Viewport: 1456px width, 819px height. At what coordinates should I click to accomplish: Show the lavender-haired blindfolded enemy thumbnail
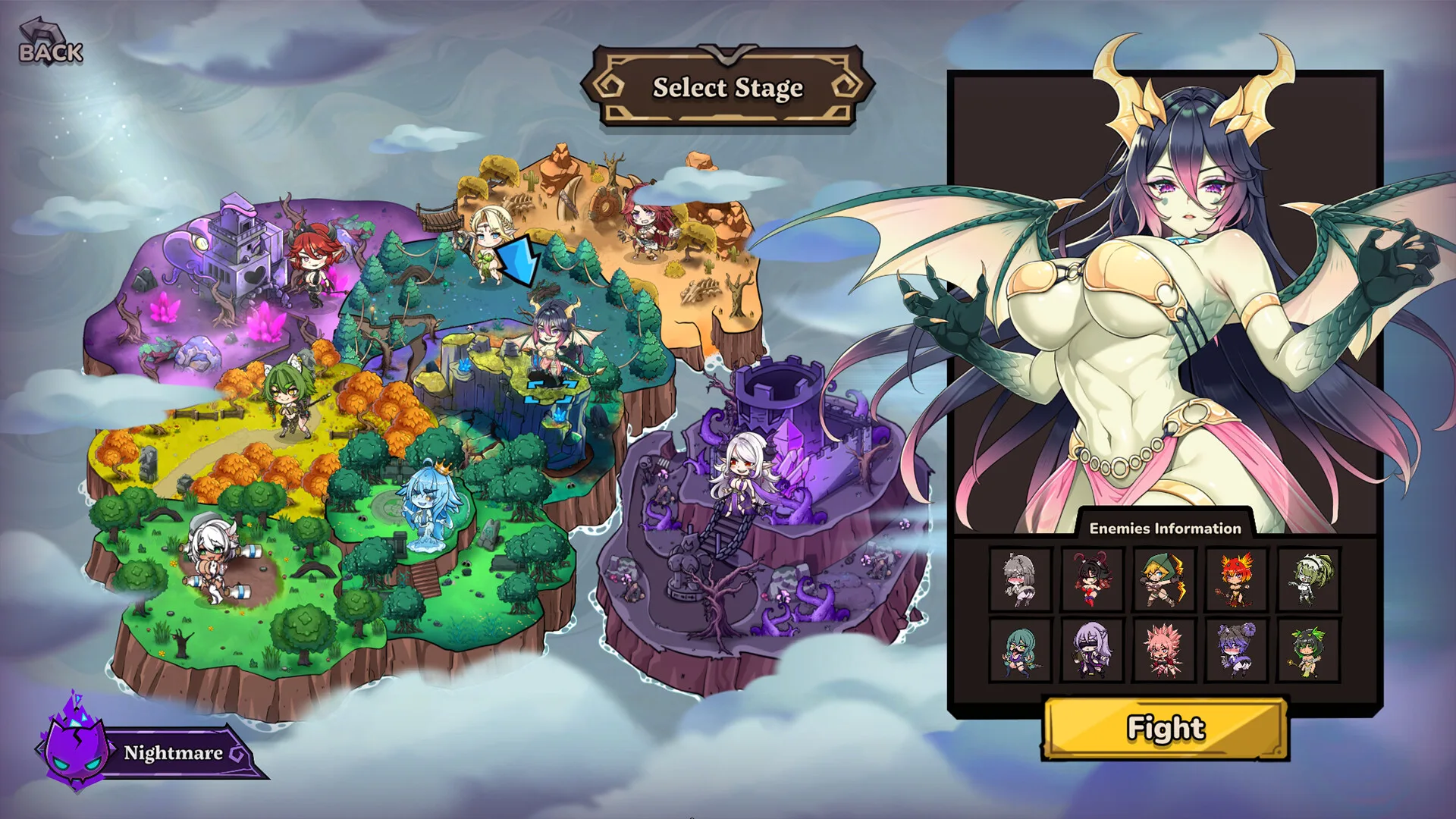coord(1092,651)
